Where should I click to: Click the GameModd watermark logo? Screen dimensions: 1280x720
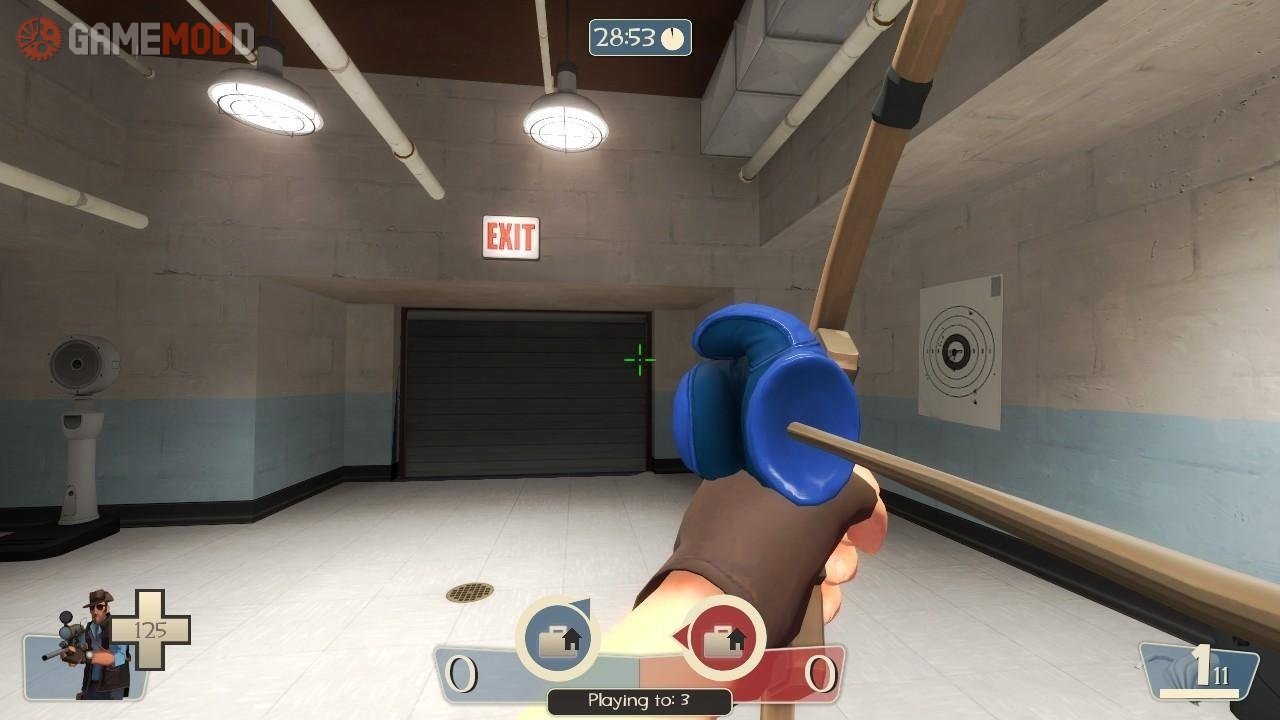[x=134, y=39]
